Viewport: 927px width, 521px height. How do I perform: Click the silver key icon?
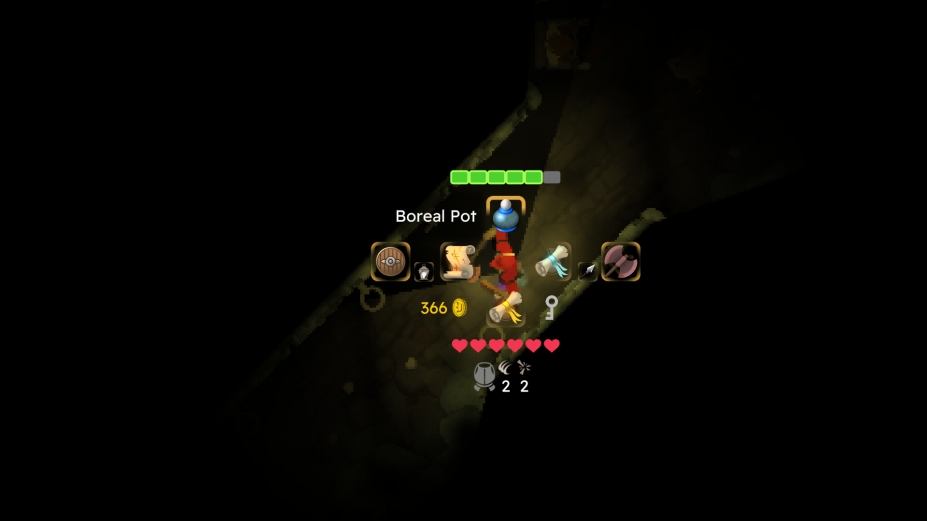(550, 308)
